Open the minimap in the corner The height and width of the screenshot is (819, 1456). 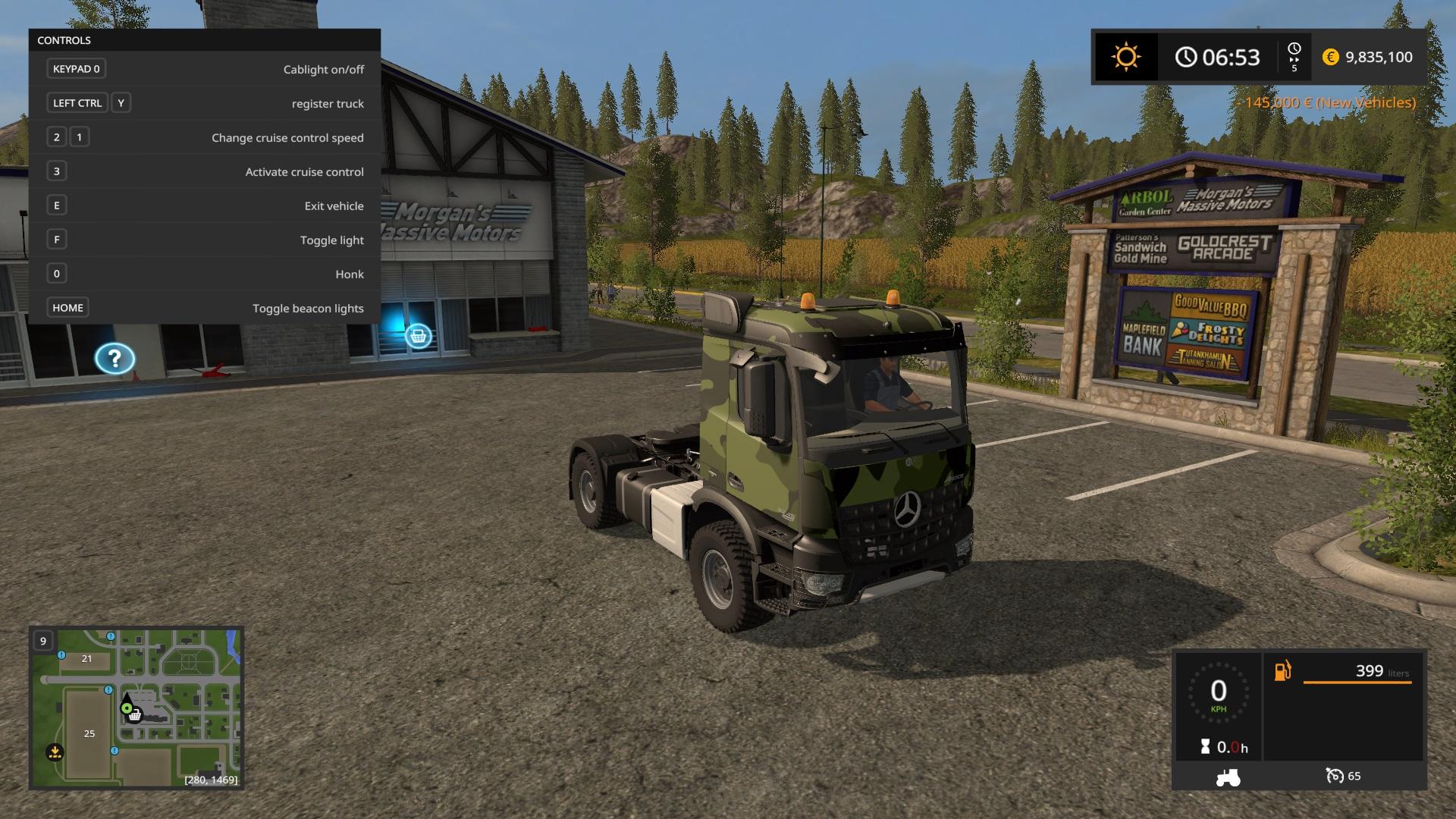click(x=136, y=708)
